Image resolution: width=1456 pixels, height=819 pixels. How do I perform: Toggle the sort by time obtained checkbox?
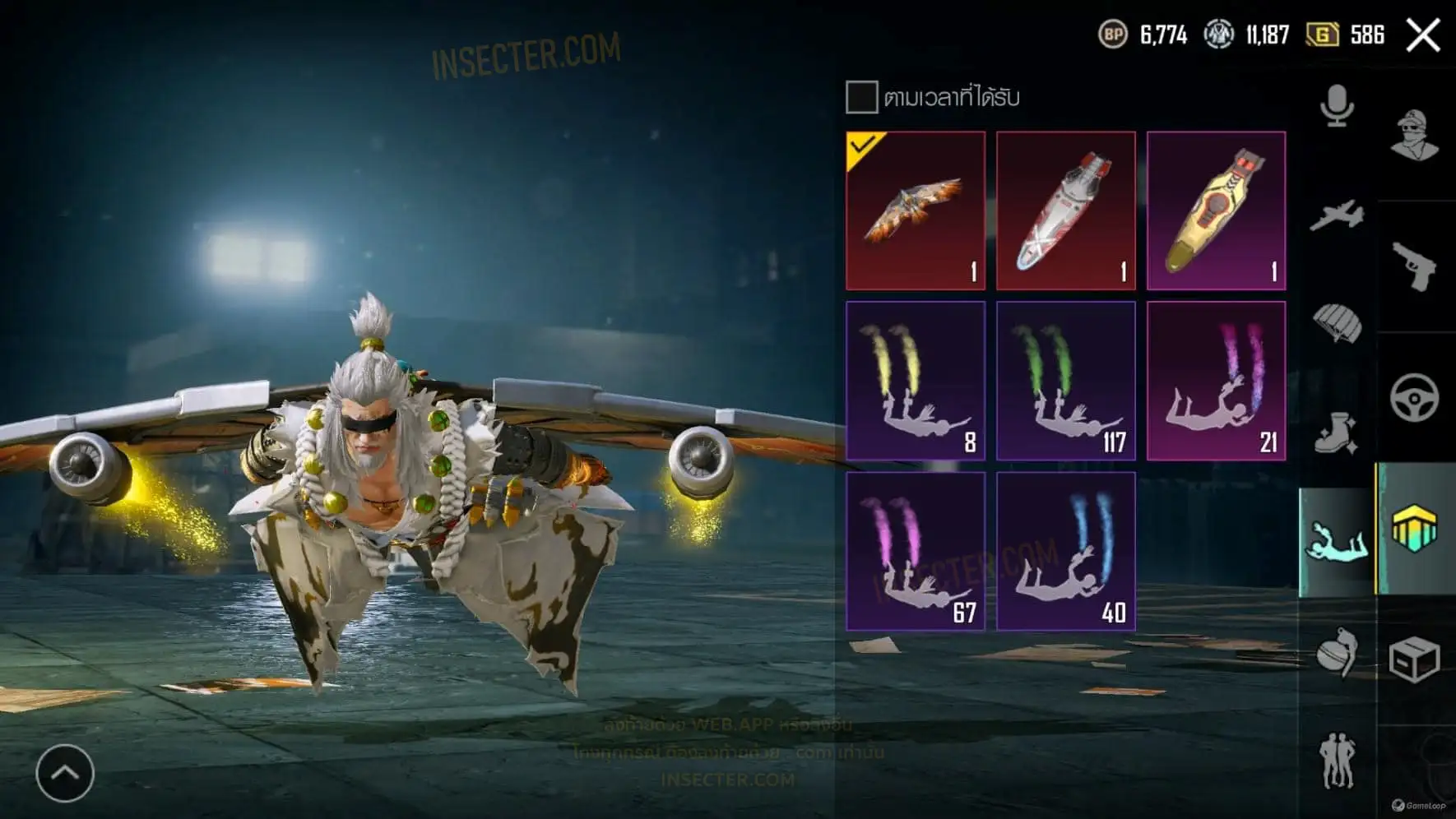click(x=861, y=97)
